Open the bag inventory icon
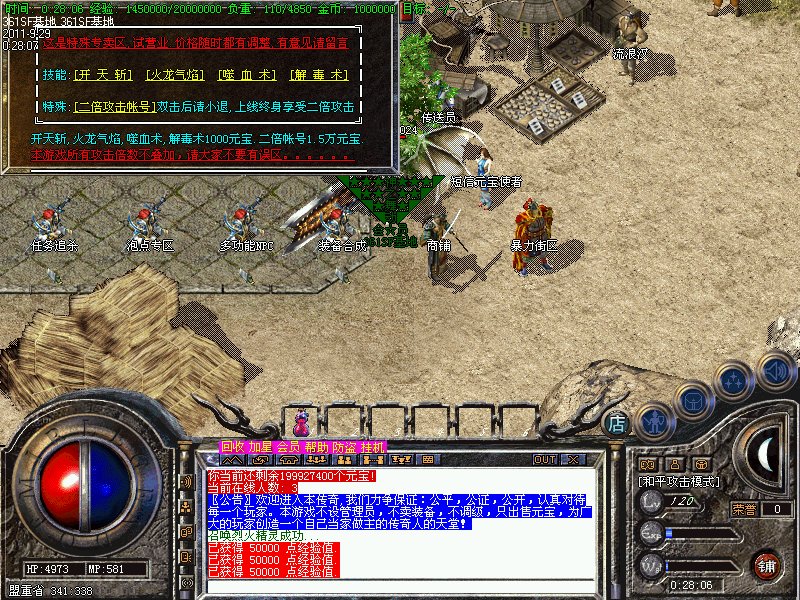800x600 pixels. 693,400
